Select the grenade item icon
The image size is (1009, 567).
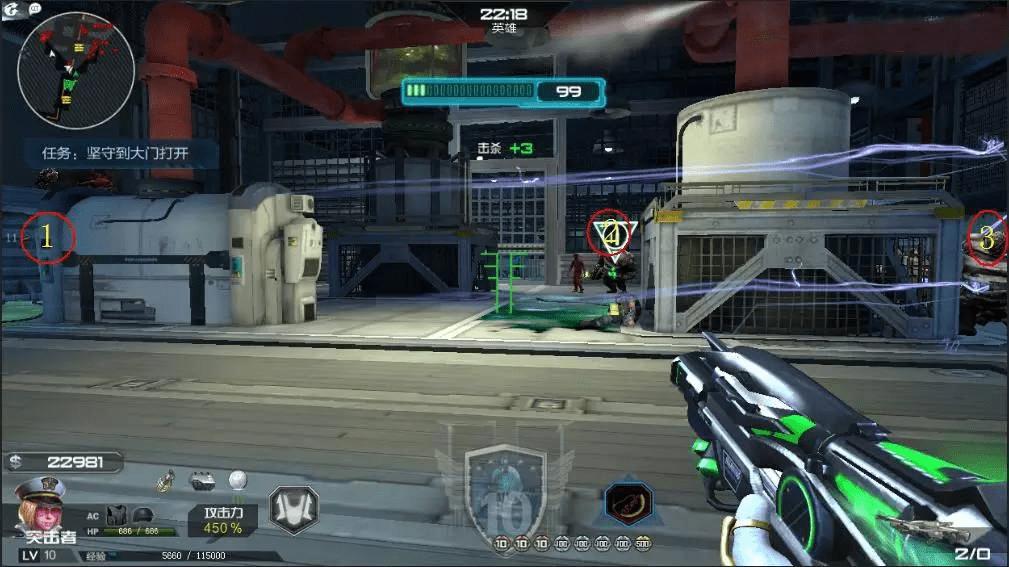168,481
